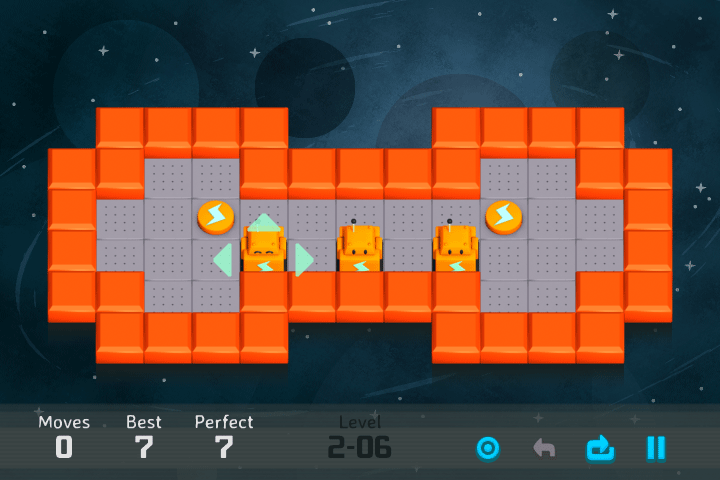Image resolution: width=720 pixels, height=480 pixels.
Task: Click the blue circle target icon
Action: pyautogui.click(x=488, y=448)
